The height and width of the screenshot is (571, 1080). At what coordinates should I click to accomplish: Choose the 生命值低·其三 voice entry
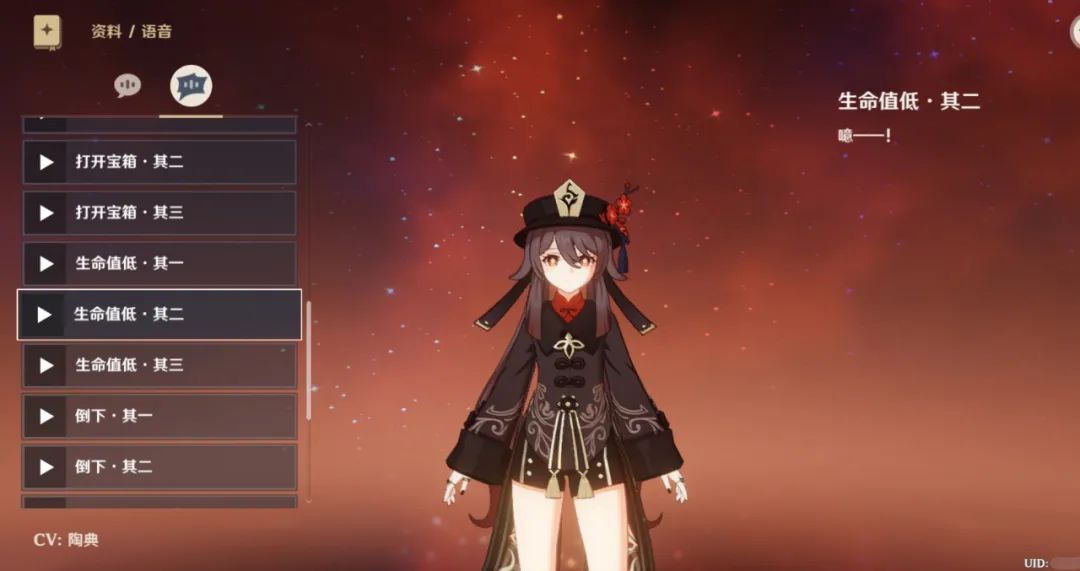point(160,366)
